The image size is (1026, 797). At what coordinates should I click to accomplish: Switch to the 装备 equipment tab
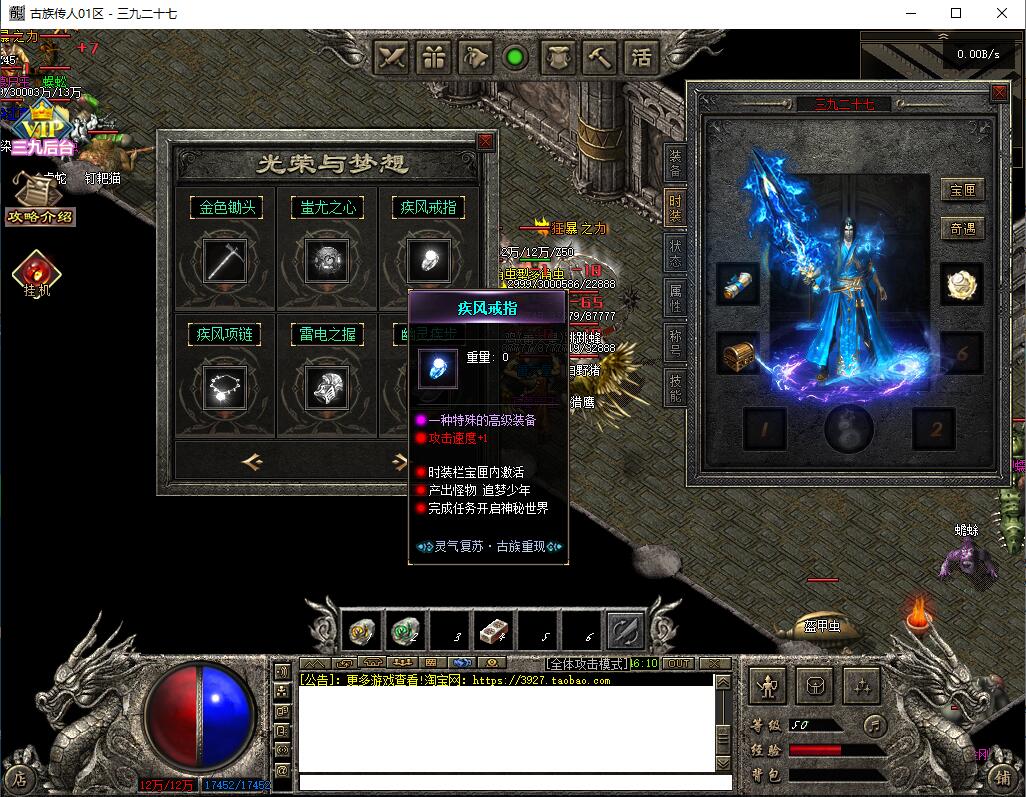(x=675, y=164)
